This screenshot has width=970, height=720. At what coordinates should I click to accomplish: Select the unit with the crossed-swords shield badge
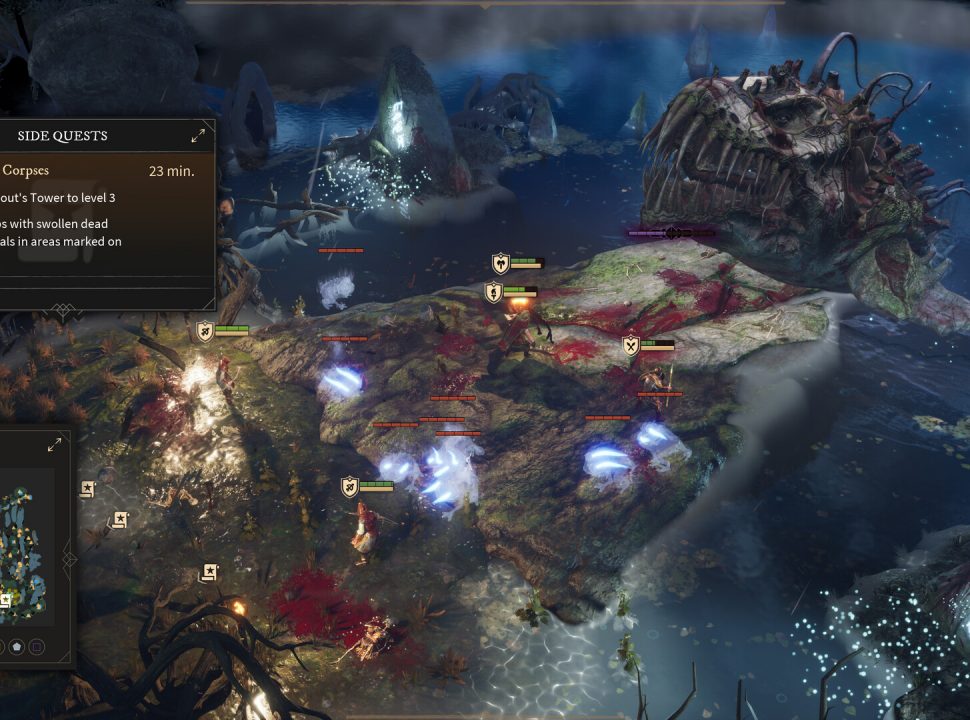click(x=631, y=346)
